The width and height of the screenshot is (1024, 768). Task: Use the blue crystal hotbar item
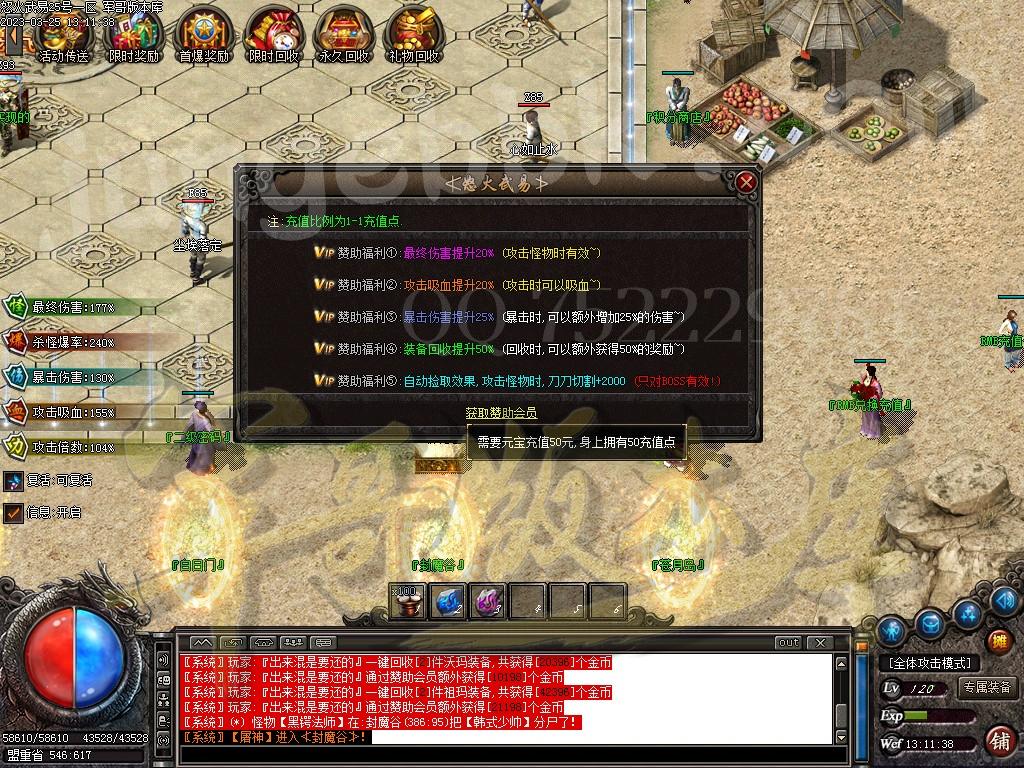click(x=447, y=601)
